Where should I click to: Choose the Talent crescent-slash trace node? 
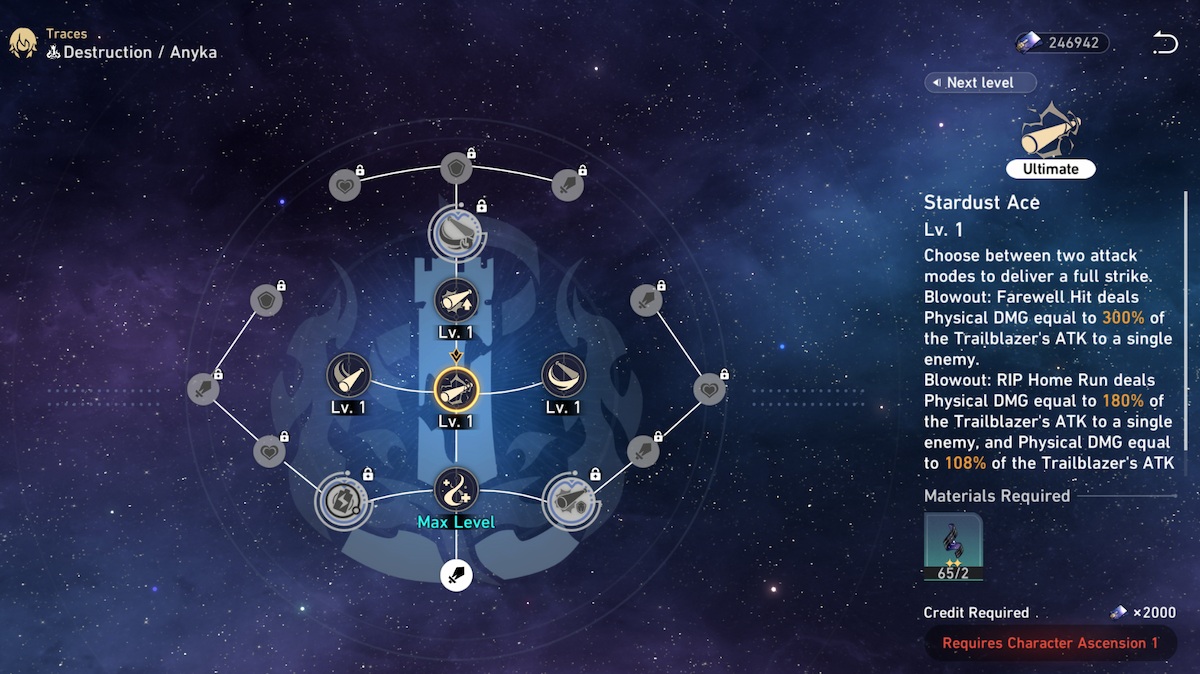[563, 375]
